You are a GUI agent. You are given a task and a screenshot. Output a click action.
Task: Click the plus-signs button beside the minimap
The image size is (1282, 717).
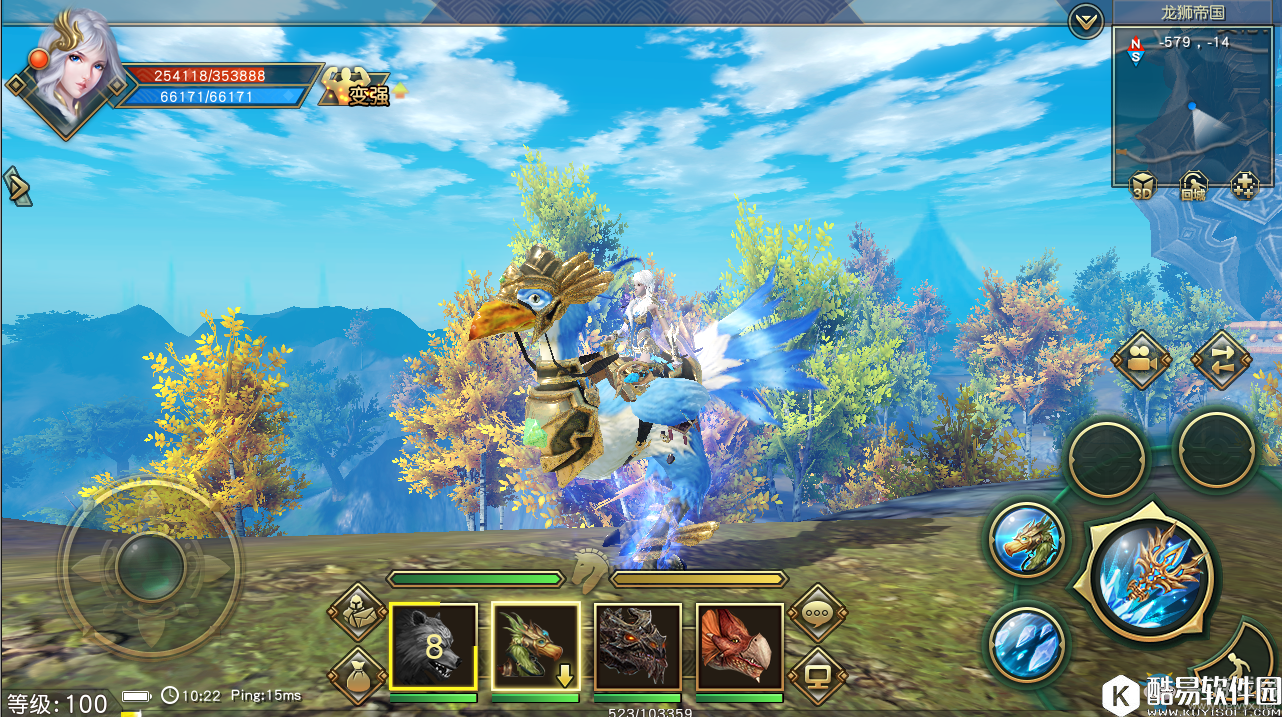(1244, 186)
